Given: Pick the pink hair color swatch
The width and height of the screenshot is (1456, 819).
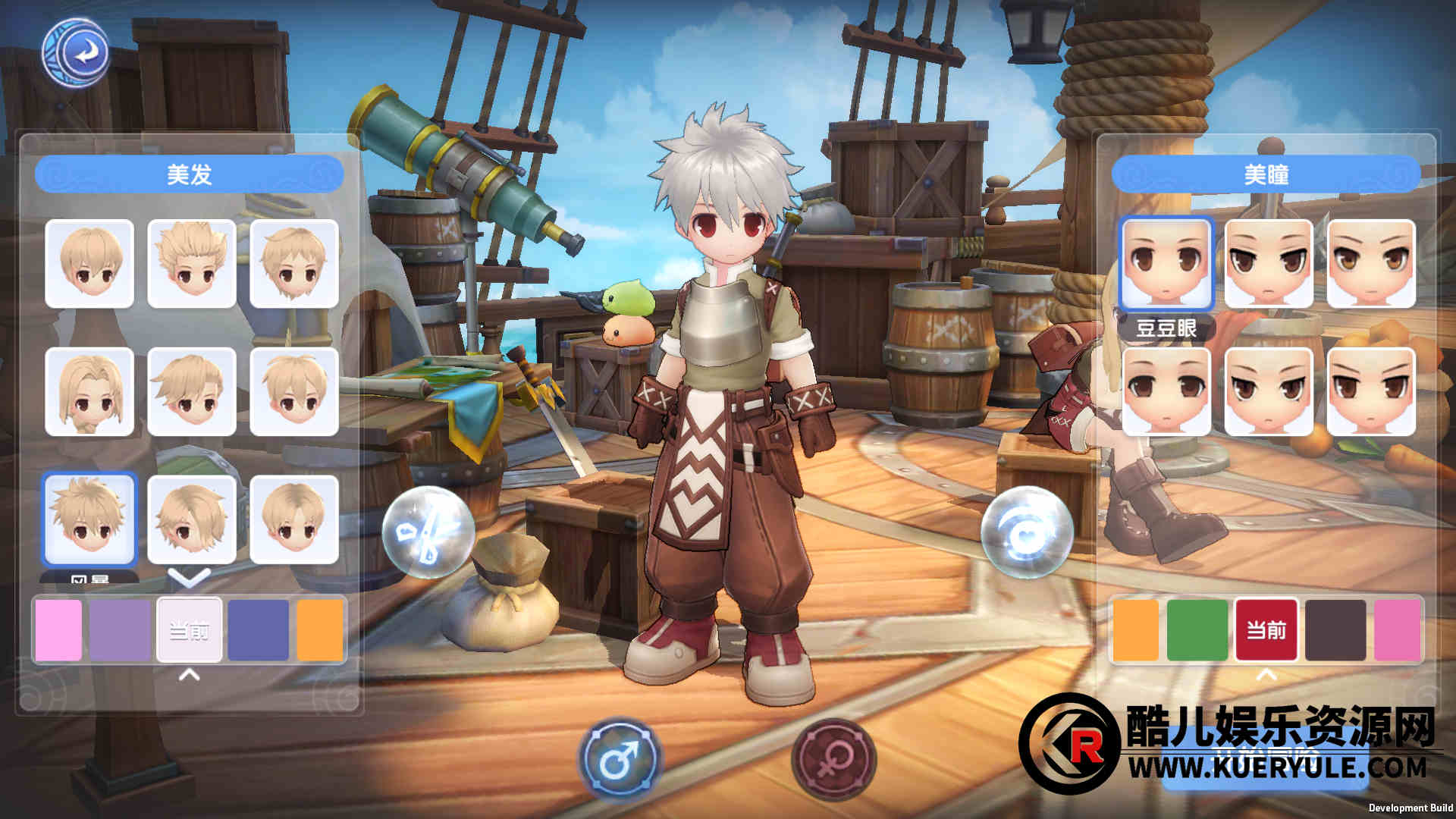Looking at the screenshot, I should click(x=58, y=630).
